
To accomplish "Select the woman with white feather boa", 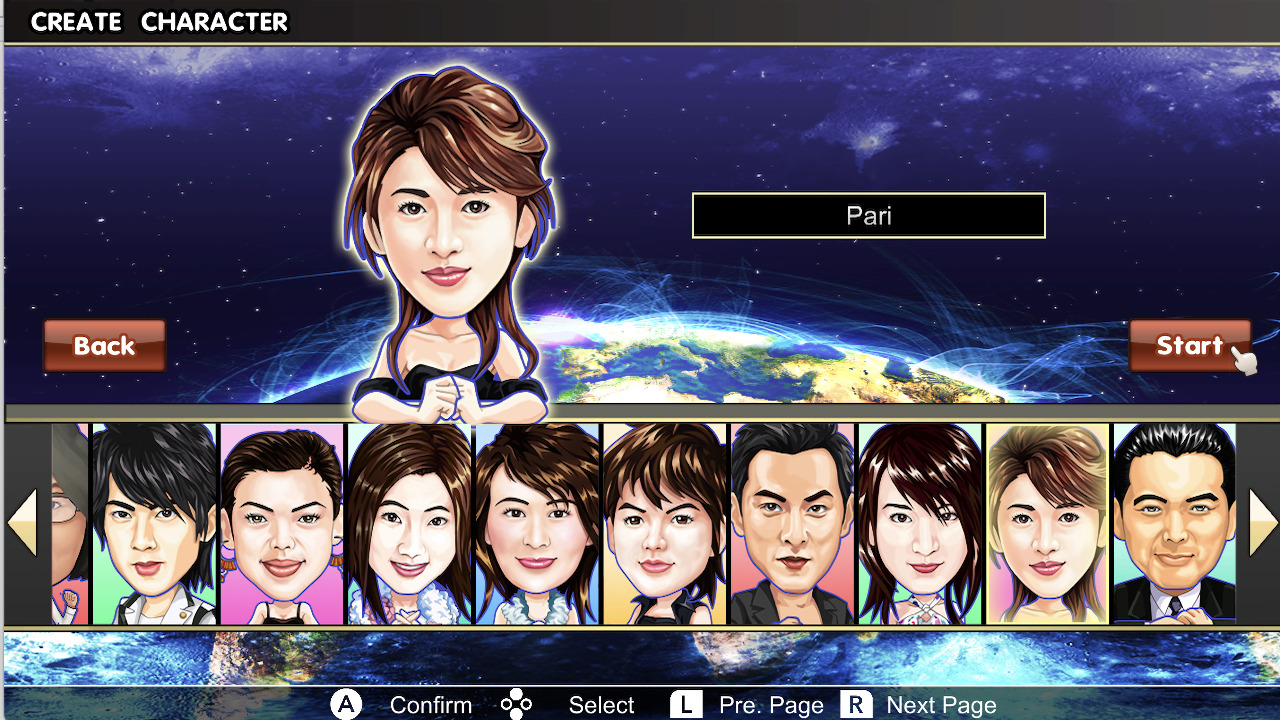I will [537, 525].
